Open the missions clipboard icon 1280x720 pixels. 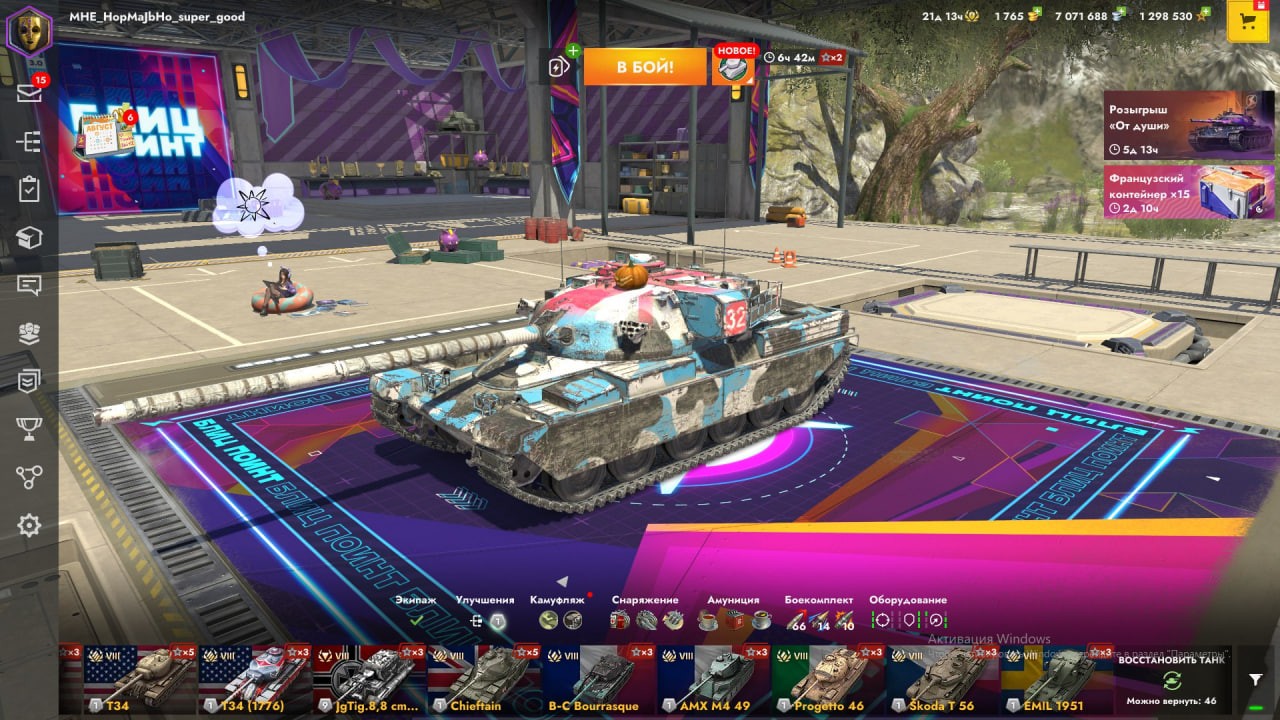[x=29, y=189]
